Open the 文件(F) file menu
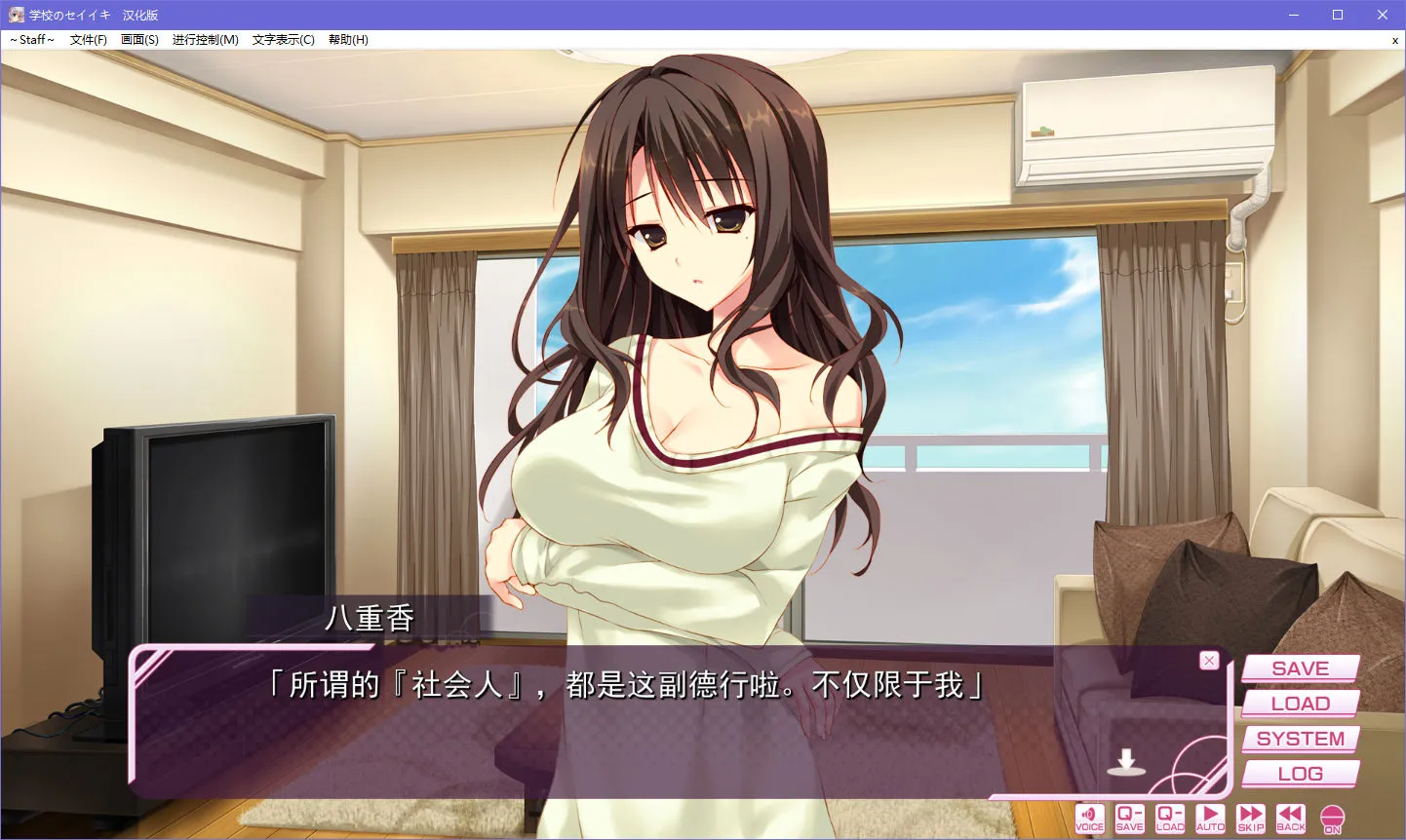The height and width of the screenshot is (840, 1406). 89,40
